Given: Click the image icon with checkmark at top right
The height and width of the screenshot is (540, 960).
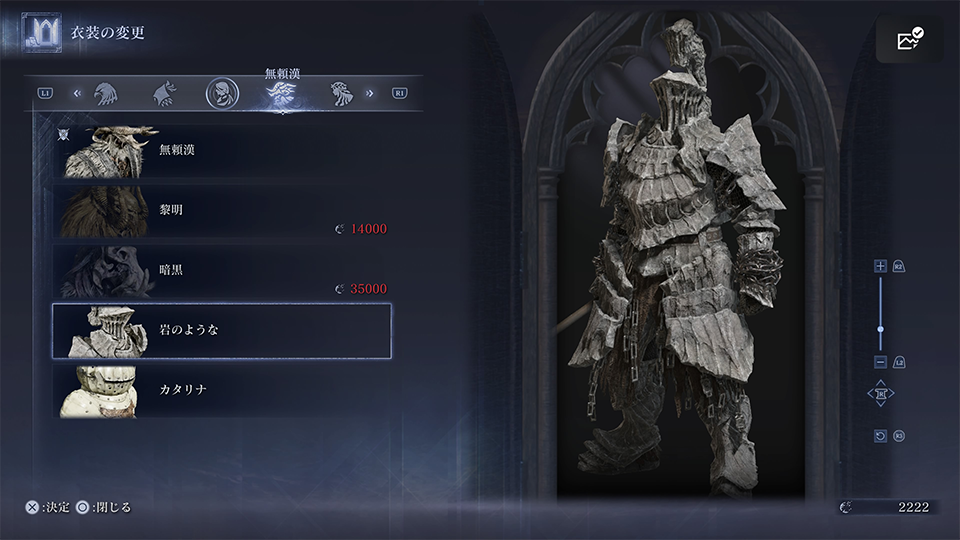Looking at the screenshot, I should coord(909,40).
